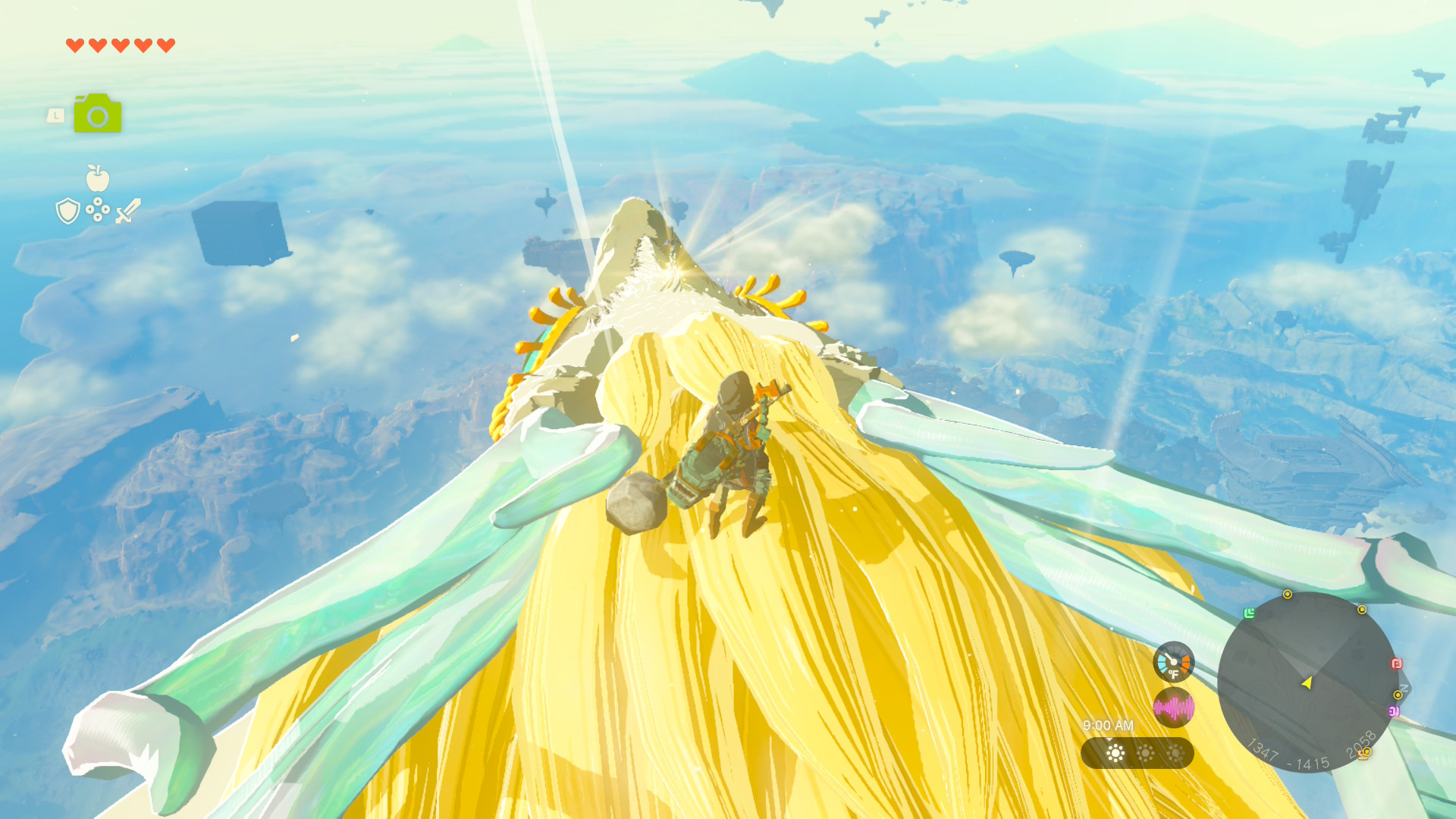Viewport: 1456px width, 819px height.
Task: Open the circular minimap
Action: point(1307,682)
